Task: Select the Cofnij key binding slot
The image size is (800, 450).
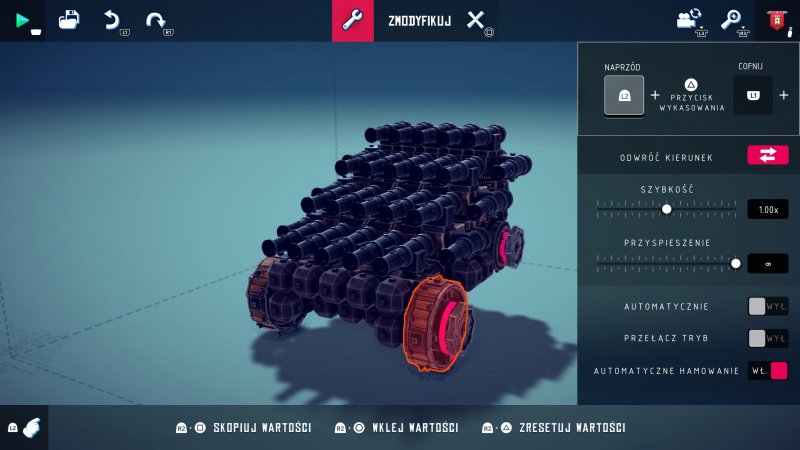Action: pos(753,96)
